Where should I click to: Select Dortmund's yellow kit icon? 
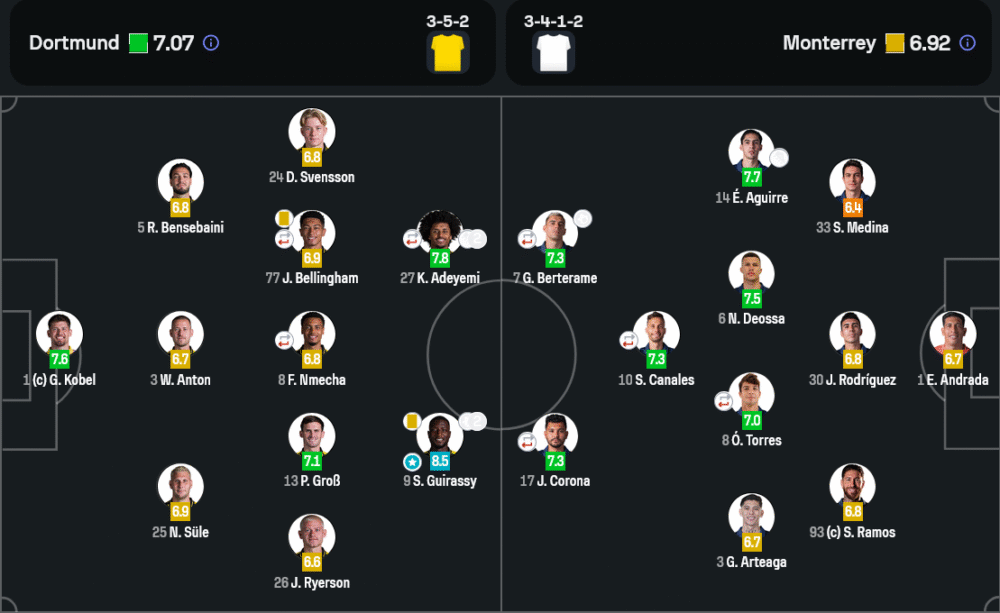tap(448, 52)
